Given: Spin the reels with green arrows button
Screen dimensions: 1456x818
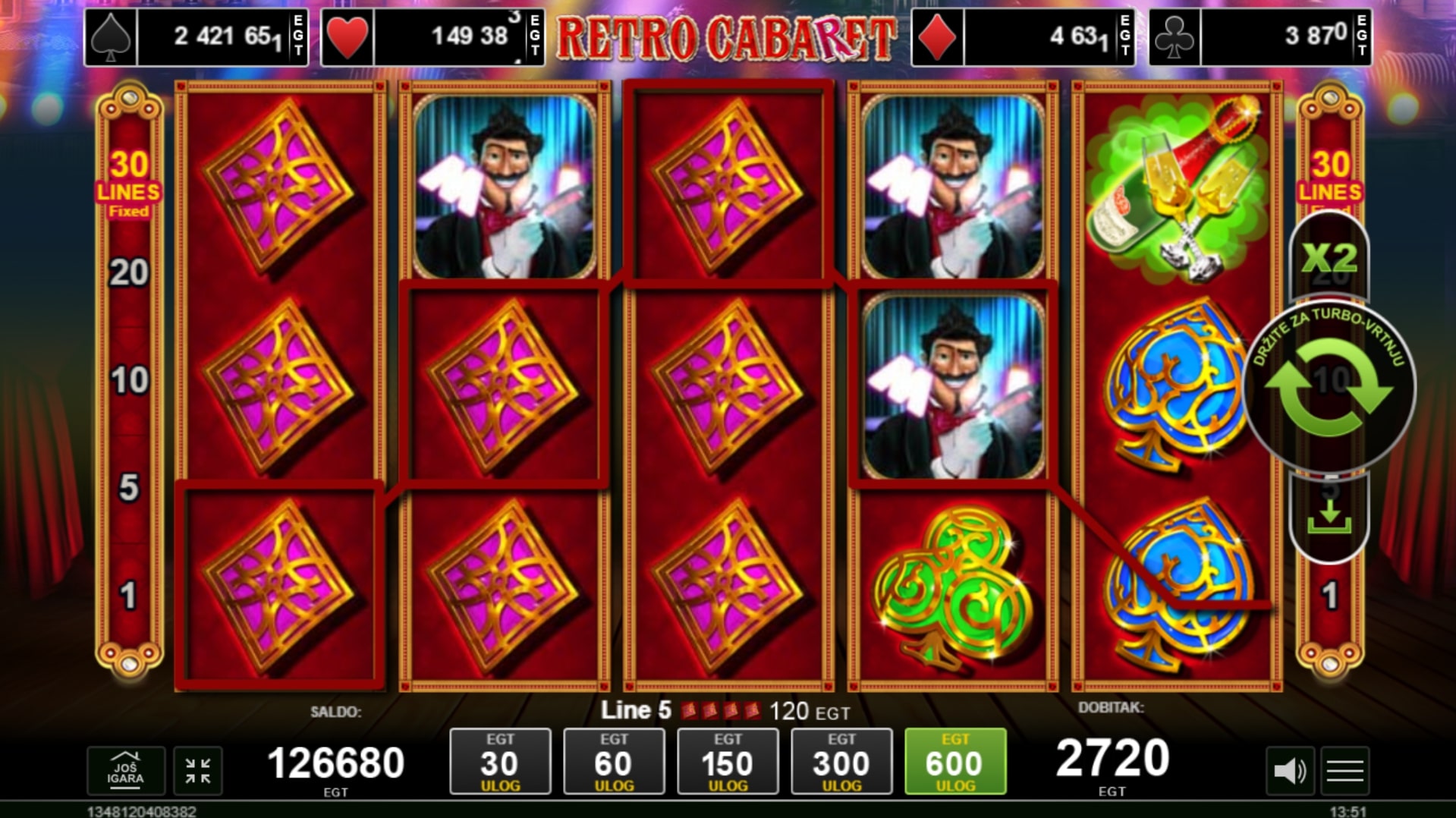Looking at the screenshot, I should [x=1329, y=387].
